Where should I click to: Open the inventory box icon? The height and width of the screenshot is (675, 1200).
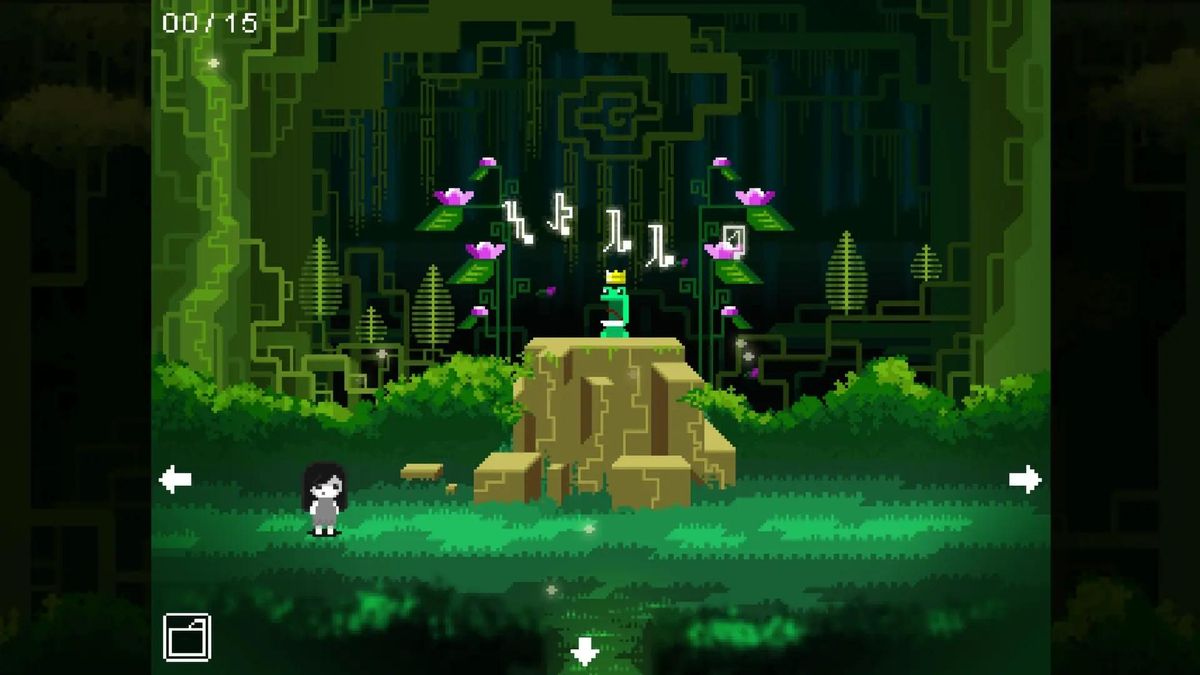click(x=187, y=637)
